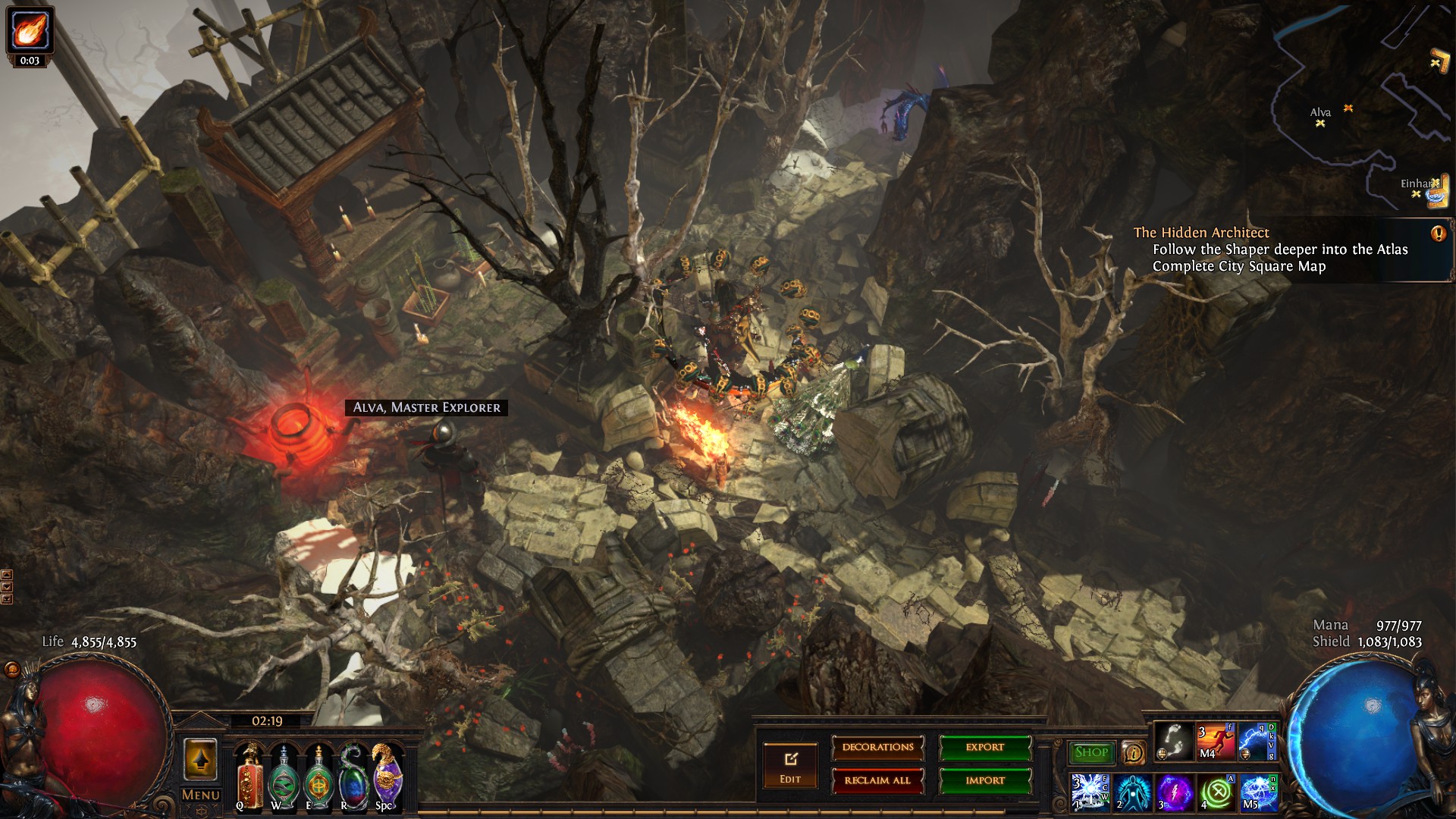This screenshot has height=819, width=1456.
Task: Export the hideout layout
Action: point(985,748)
